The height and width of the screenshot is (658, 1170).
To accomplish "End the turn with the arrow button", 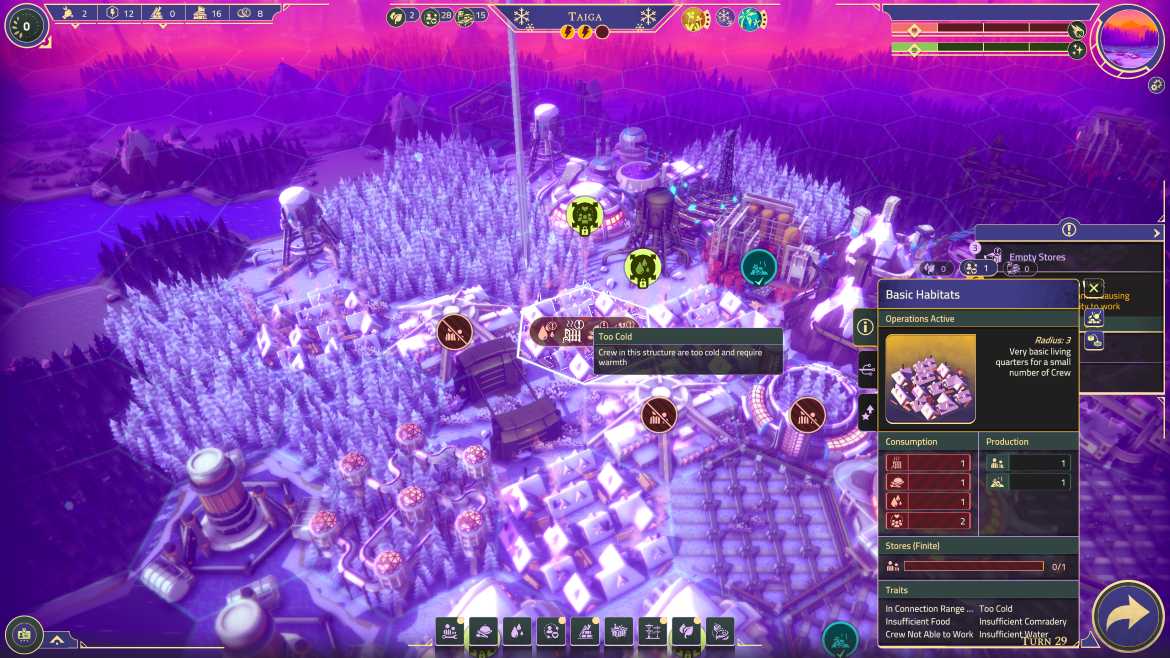I will 1129,616.
